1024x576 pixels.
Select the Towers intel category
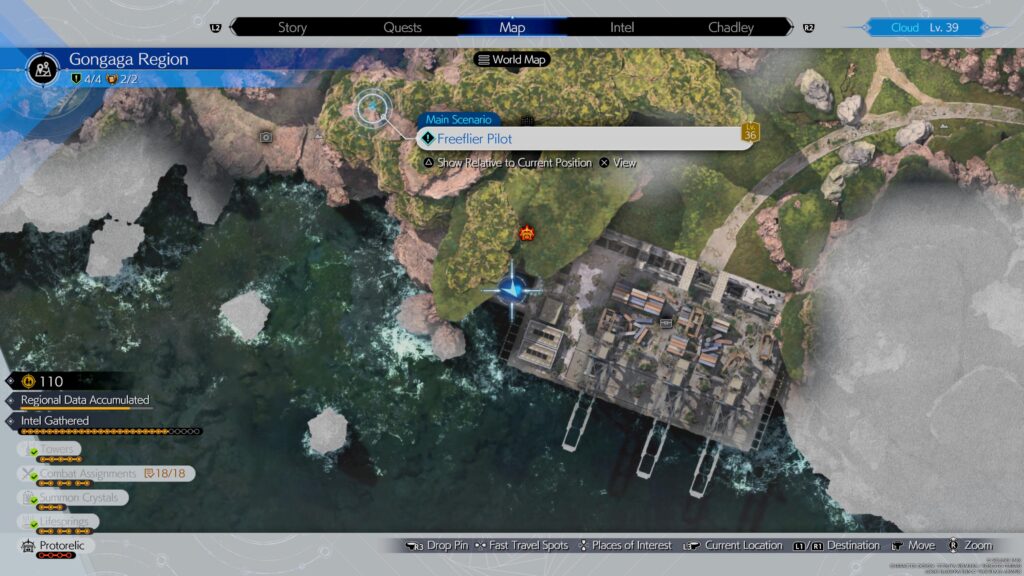click(60, 449)
